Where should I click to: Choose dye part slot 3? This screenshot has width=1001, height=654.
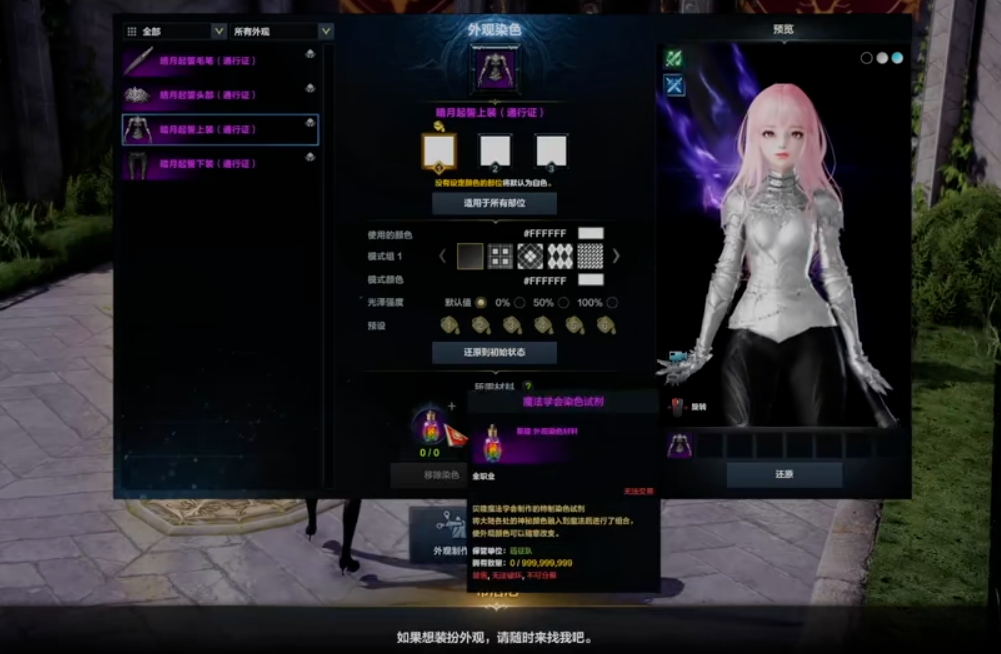click(551, 151)
